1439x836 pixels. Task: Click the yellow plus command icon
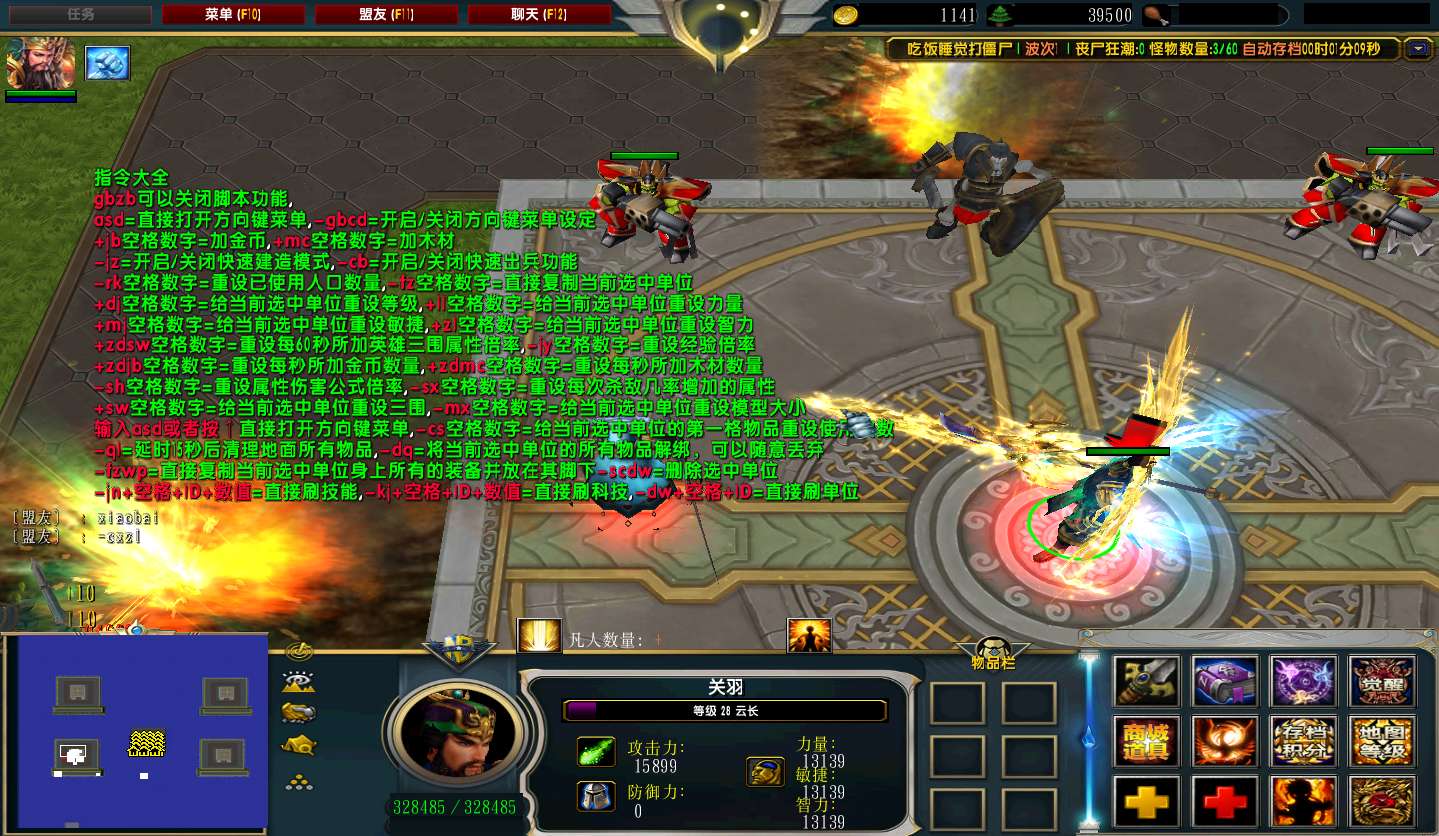1147,801
